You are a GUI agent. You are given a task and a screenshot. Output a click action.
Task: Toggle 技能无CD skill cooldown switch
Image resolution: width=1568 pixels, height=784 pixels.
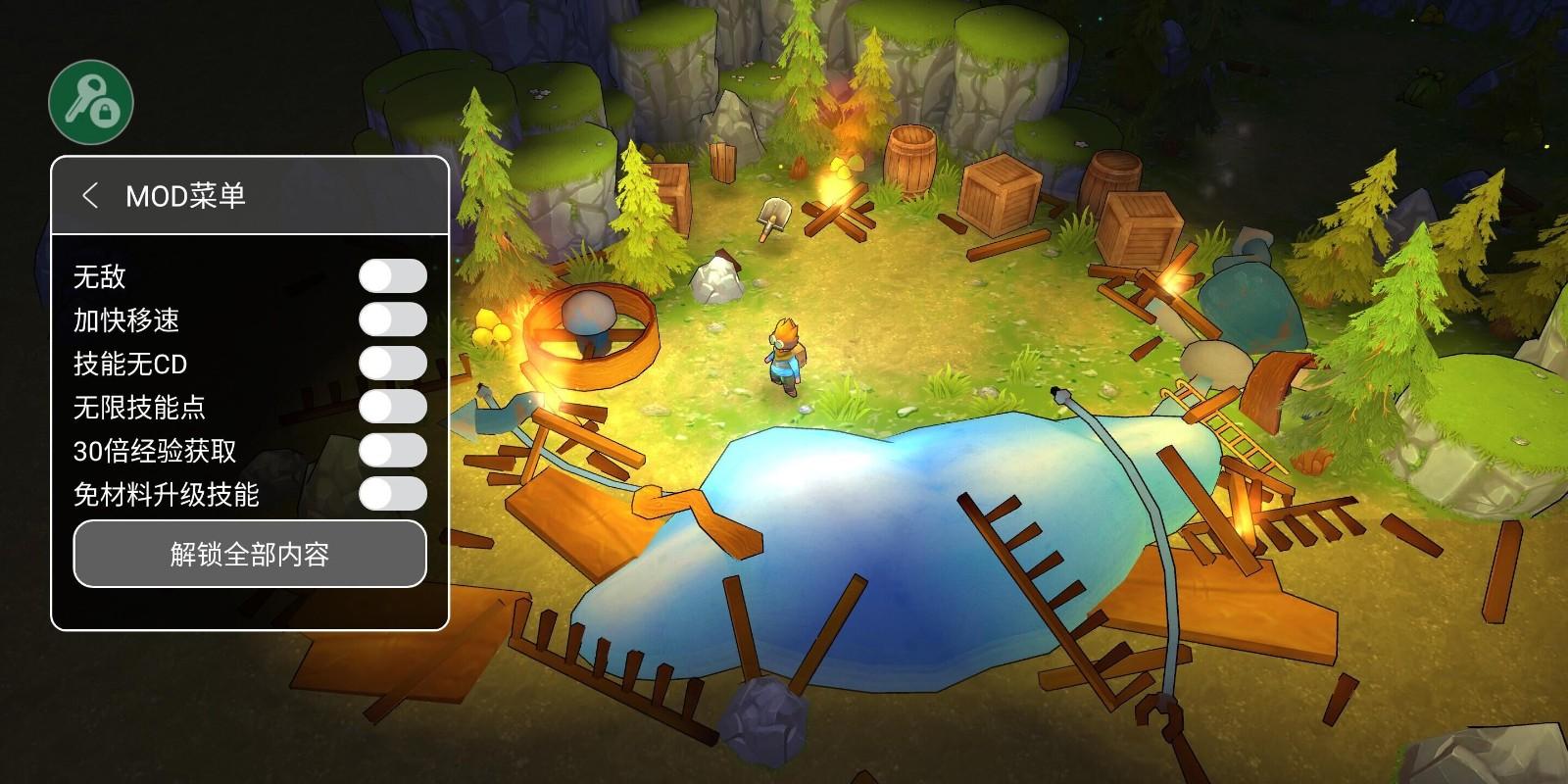point(392,365)
